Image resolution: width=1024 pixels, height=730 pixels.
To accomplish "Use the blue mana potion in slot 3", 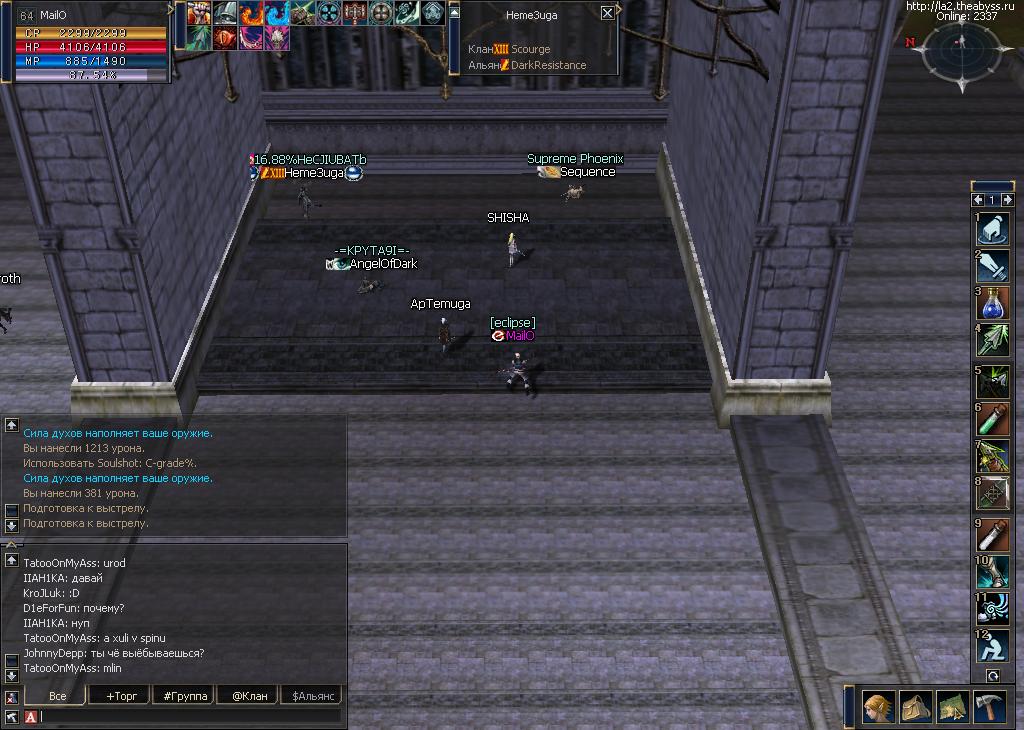I will [992, 304].
